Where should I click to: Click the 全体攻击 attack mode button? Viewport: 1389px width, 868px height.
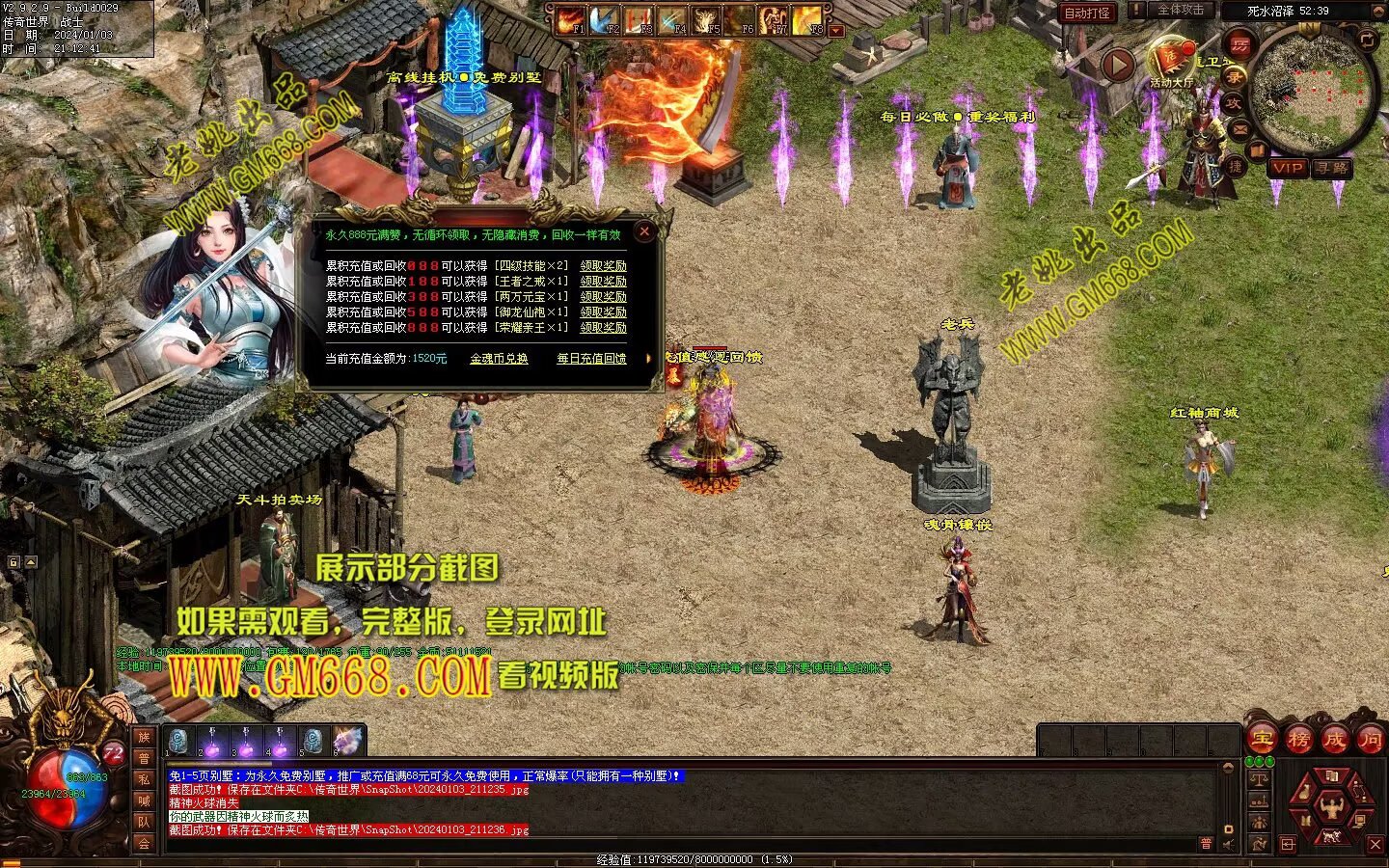(1181, 10)
